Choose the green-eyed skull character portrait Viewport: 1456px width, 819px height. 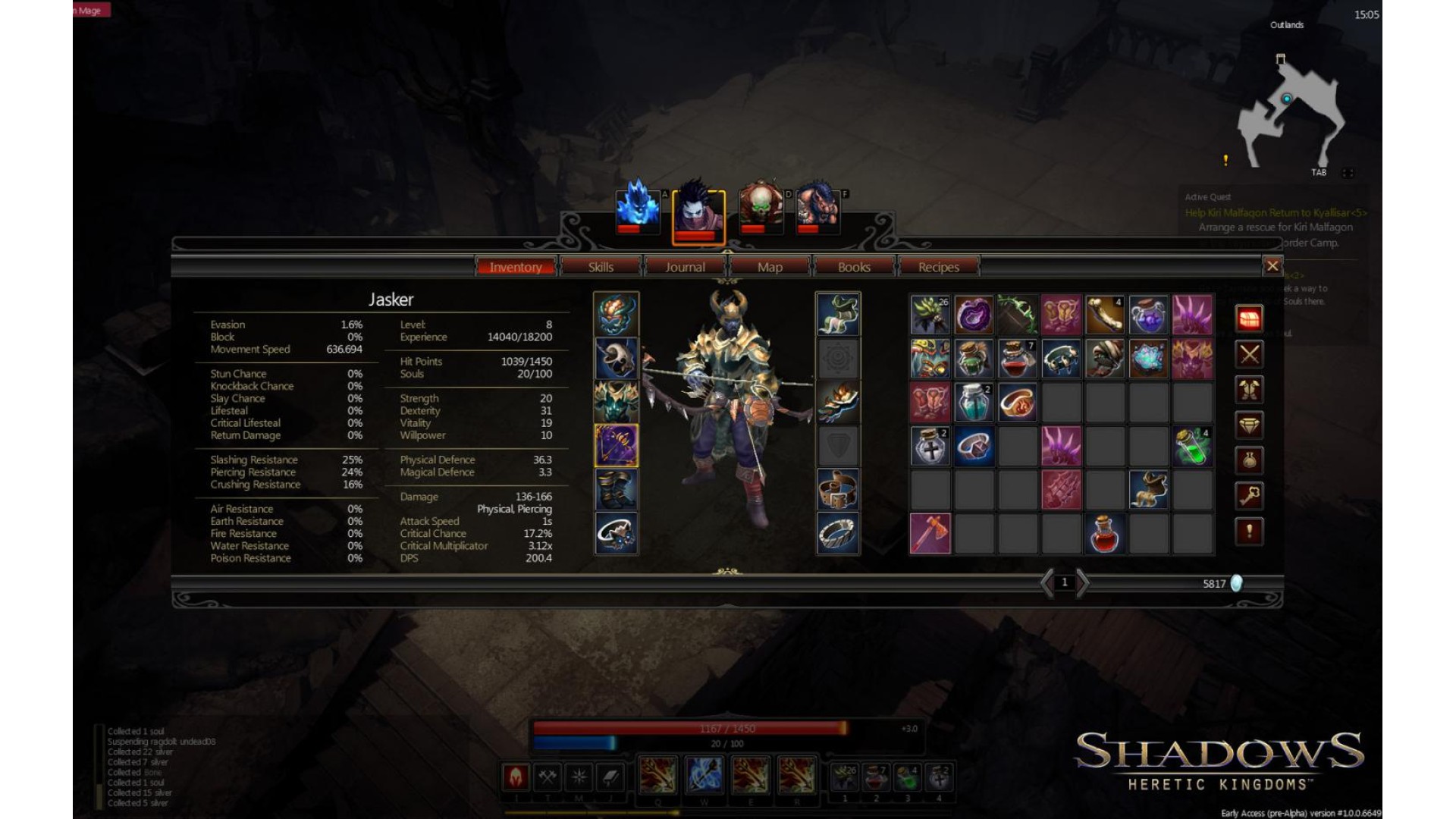761,206
